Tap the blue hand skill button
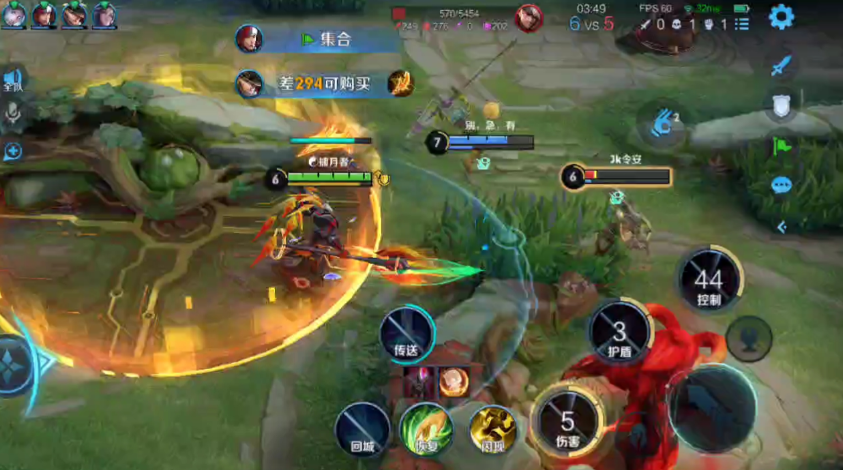Image resolution: width=843 pixels, height=470 pixels. [x=660, y=124]
